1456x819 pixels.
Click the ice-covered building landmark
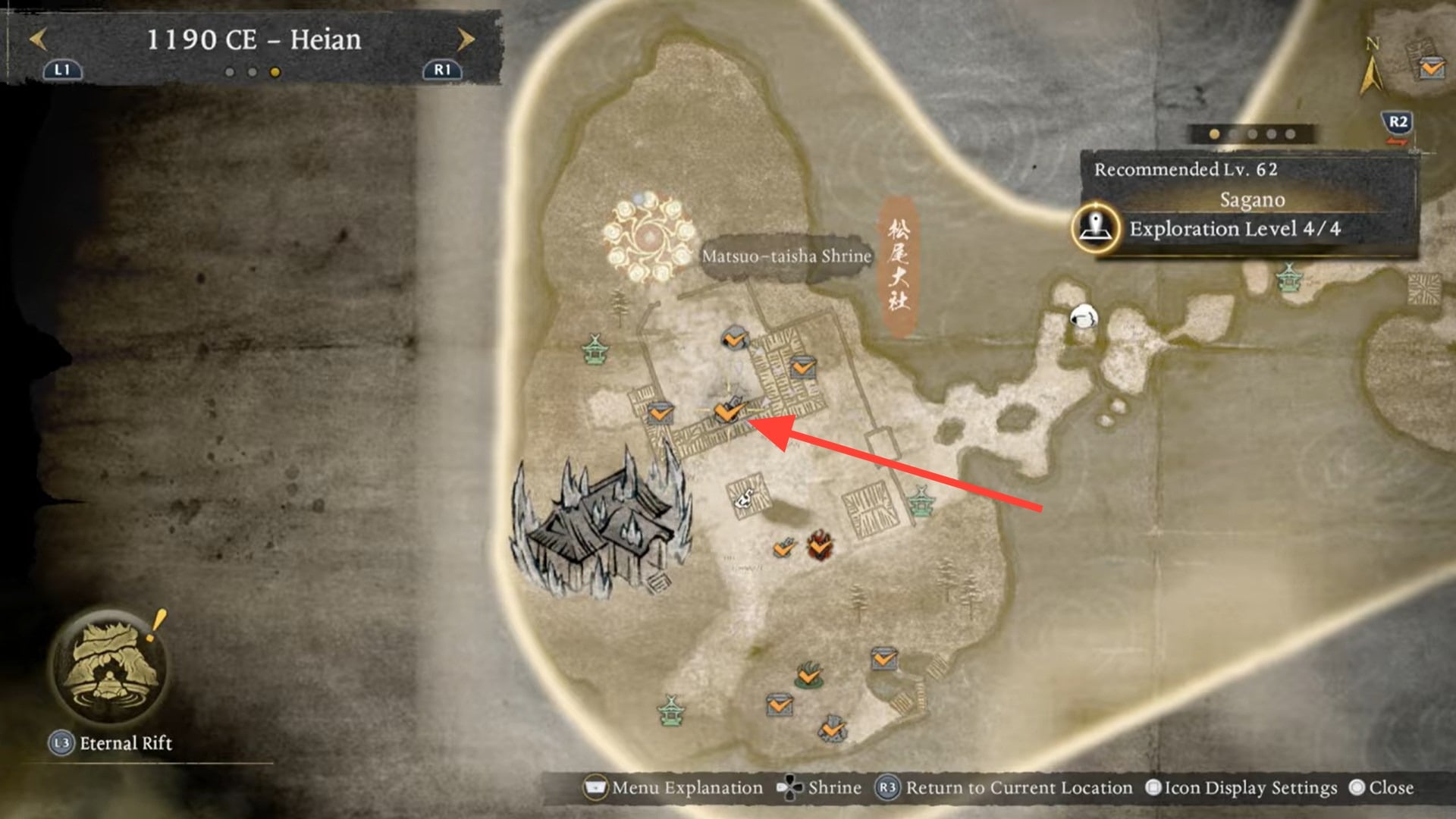(x=599, y=523)
